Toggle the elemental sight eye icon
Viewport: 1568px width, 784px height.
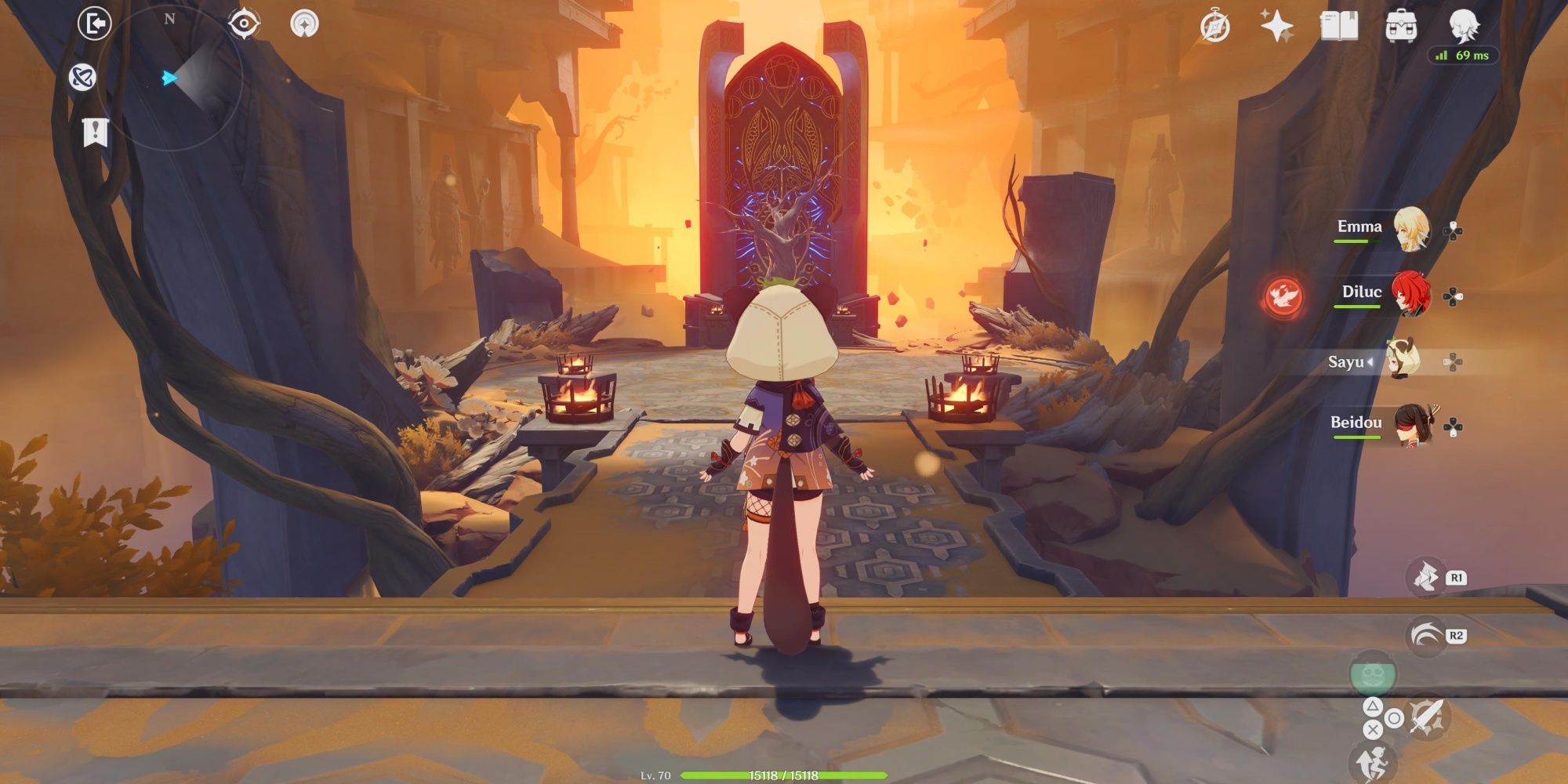tap(243, 24)
